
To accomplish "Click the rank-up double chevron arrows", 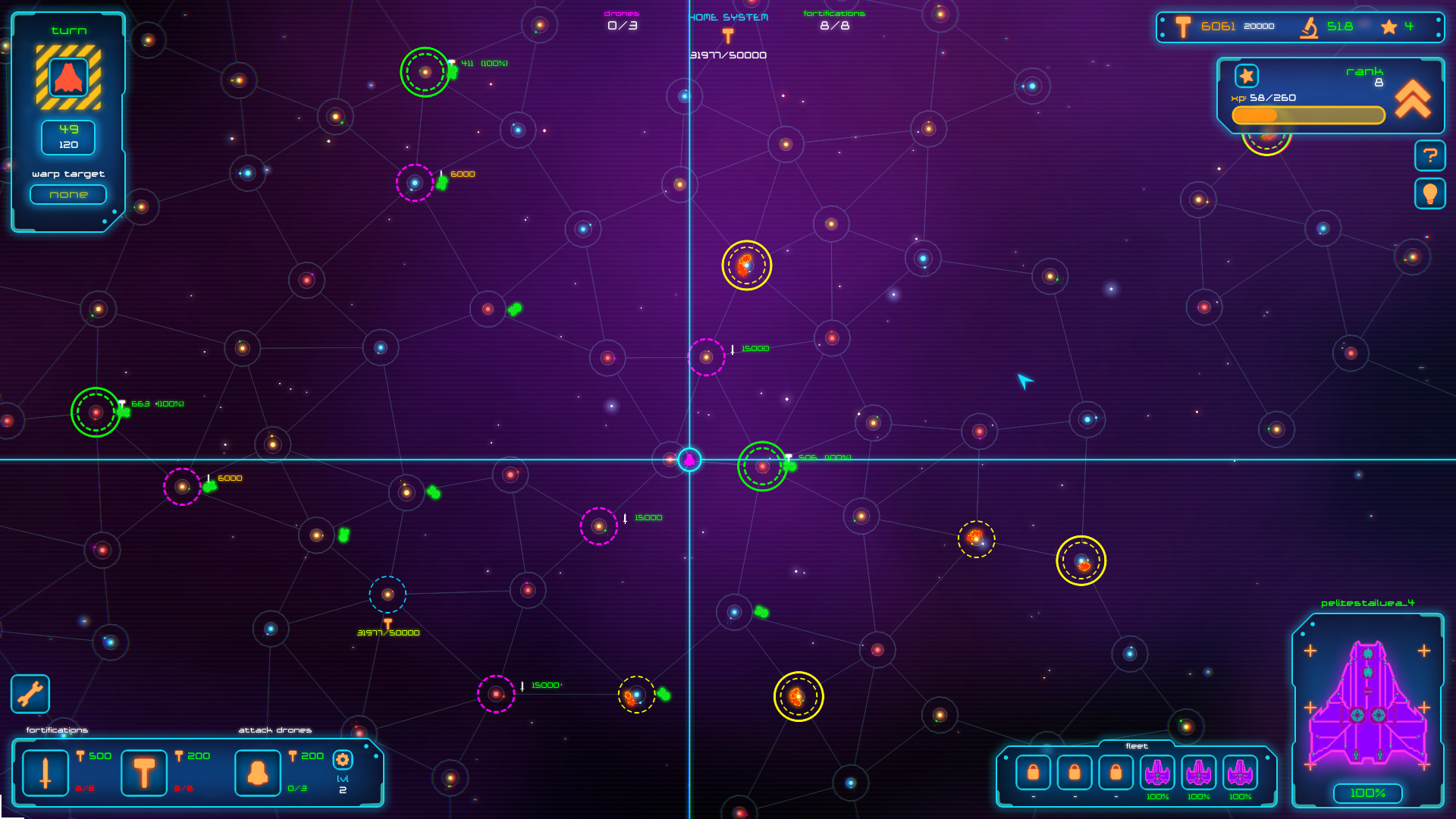I will point(1412,97).
